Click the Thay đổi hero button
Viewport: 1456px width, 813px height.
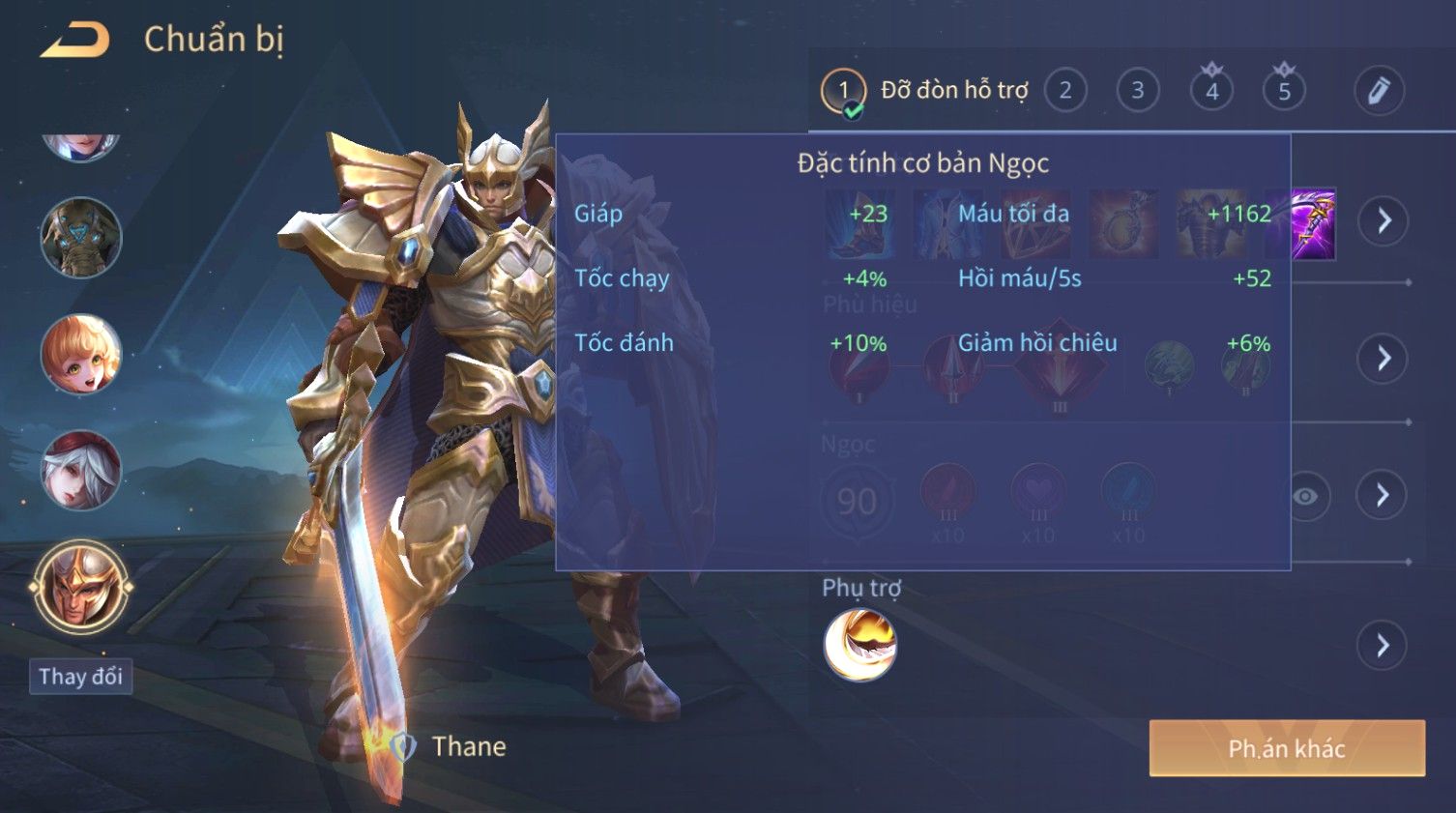[80, 676]
